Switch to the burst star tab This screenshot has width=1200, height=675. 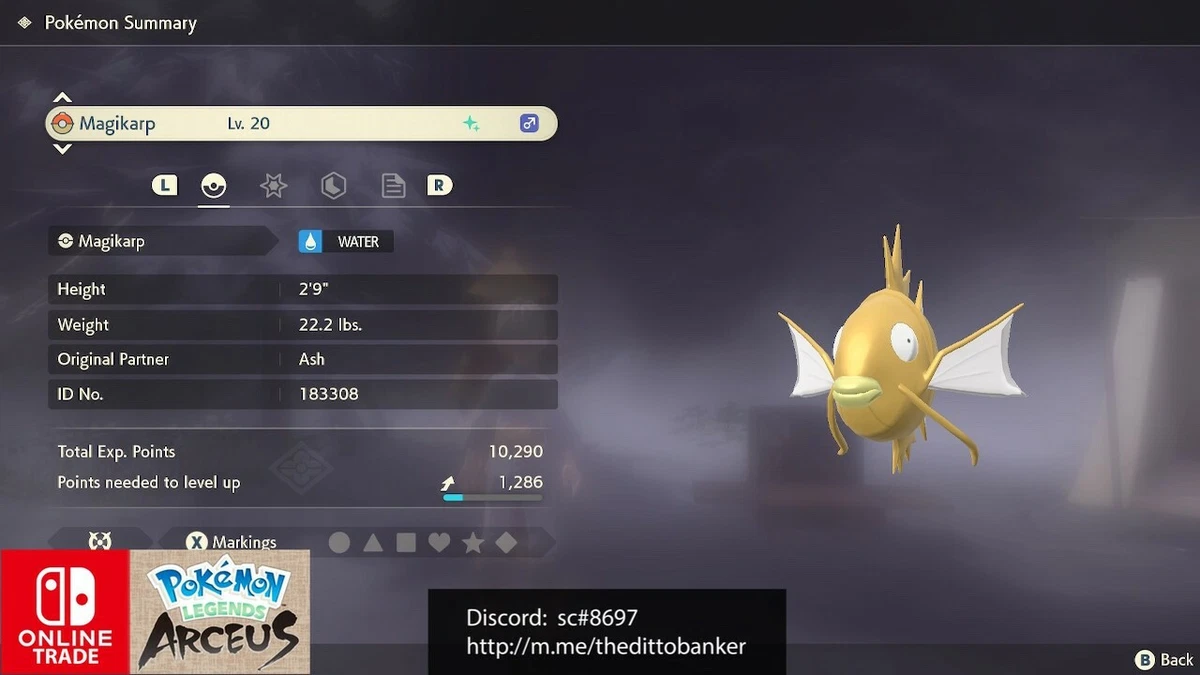pos(273,185)
